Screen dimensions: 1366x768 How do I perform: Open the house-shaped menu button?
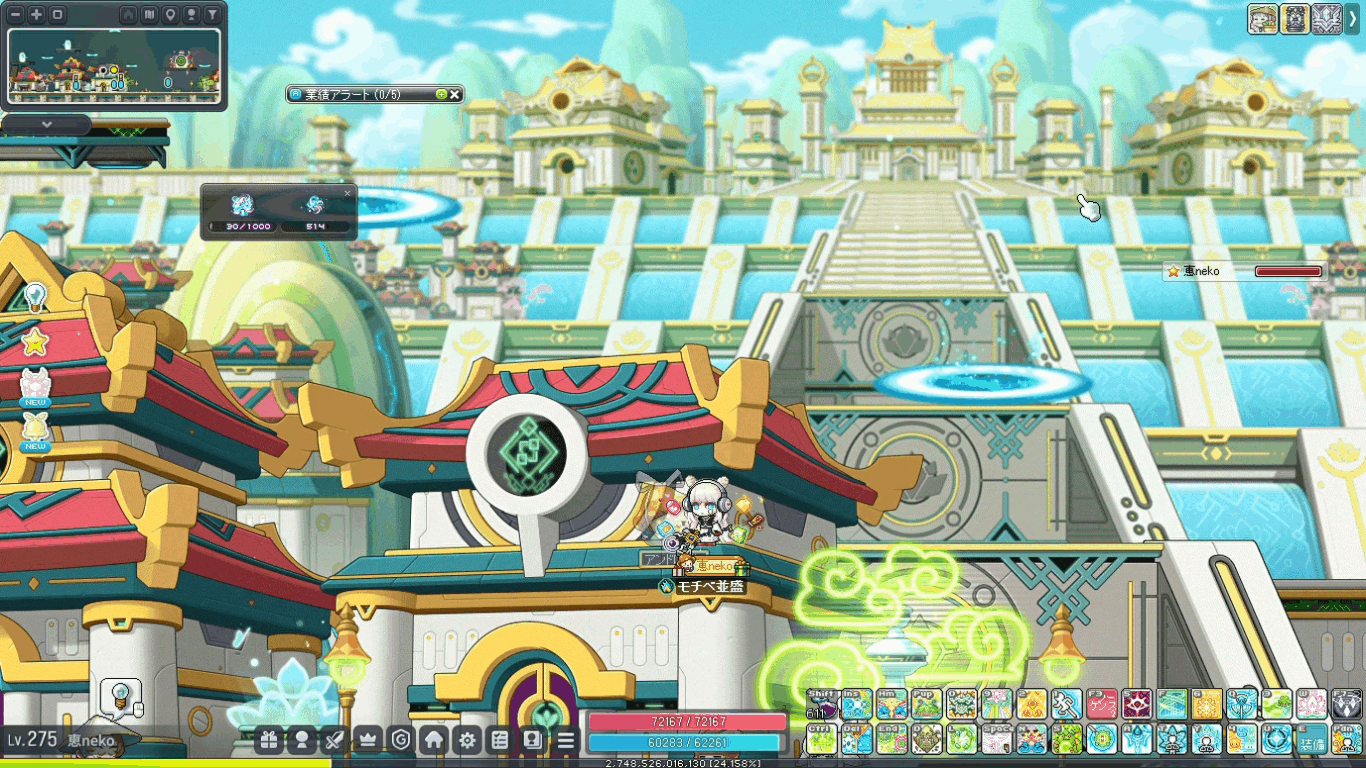click(x=433, y=740)
